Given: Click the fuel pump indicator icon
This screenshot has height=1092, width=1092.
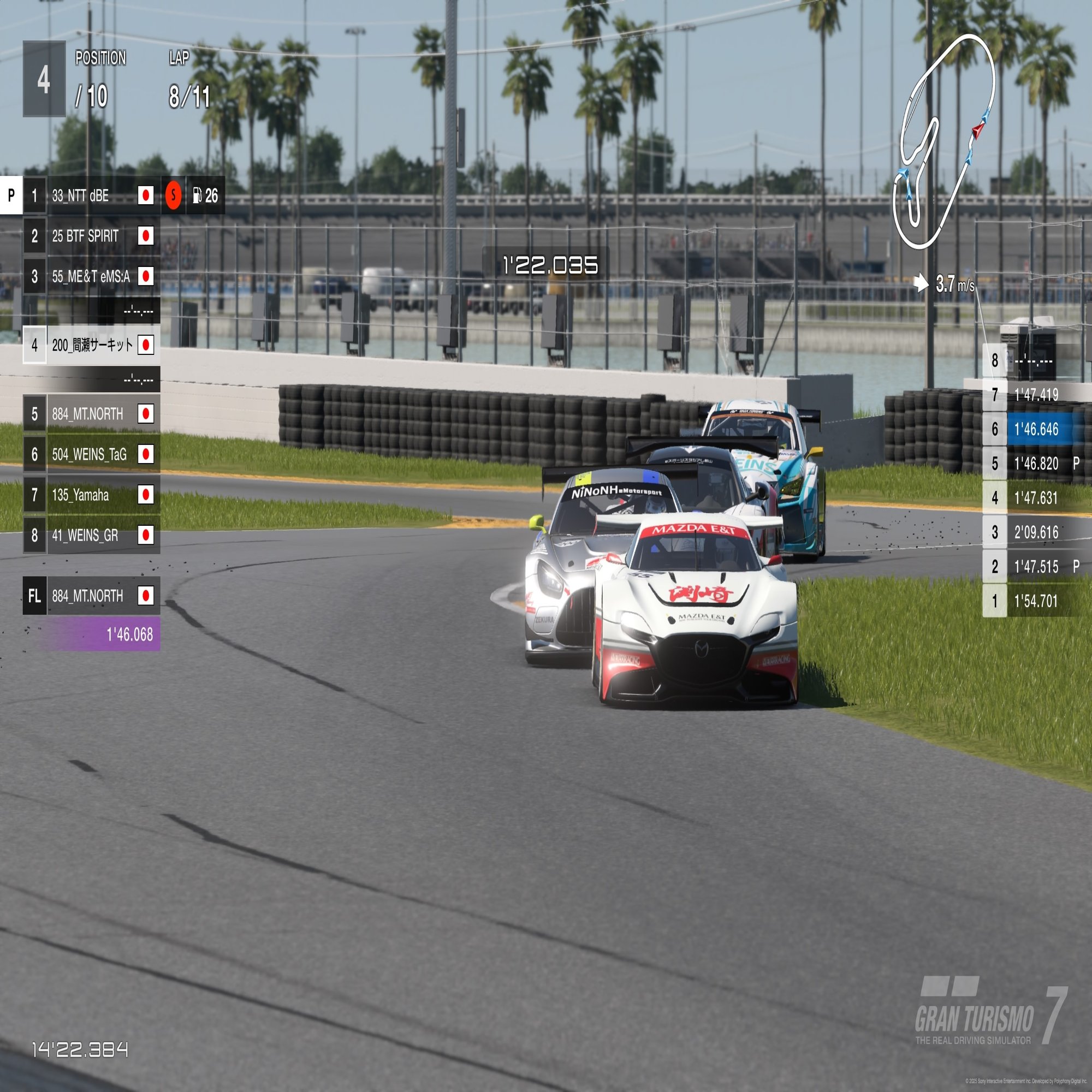Looking at the screenshot, I should pos(197,195).
